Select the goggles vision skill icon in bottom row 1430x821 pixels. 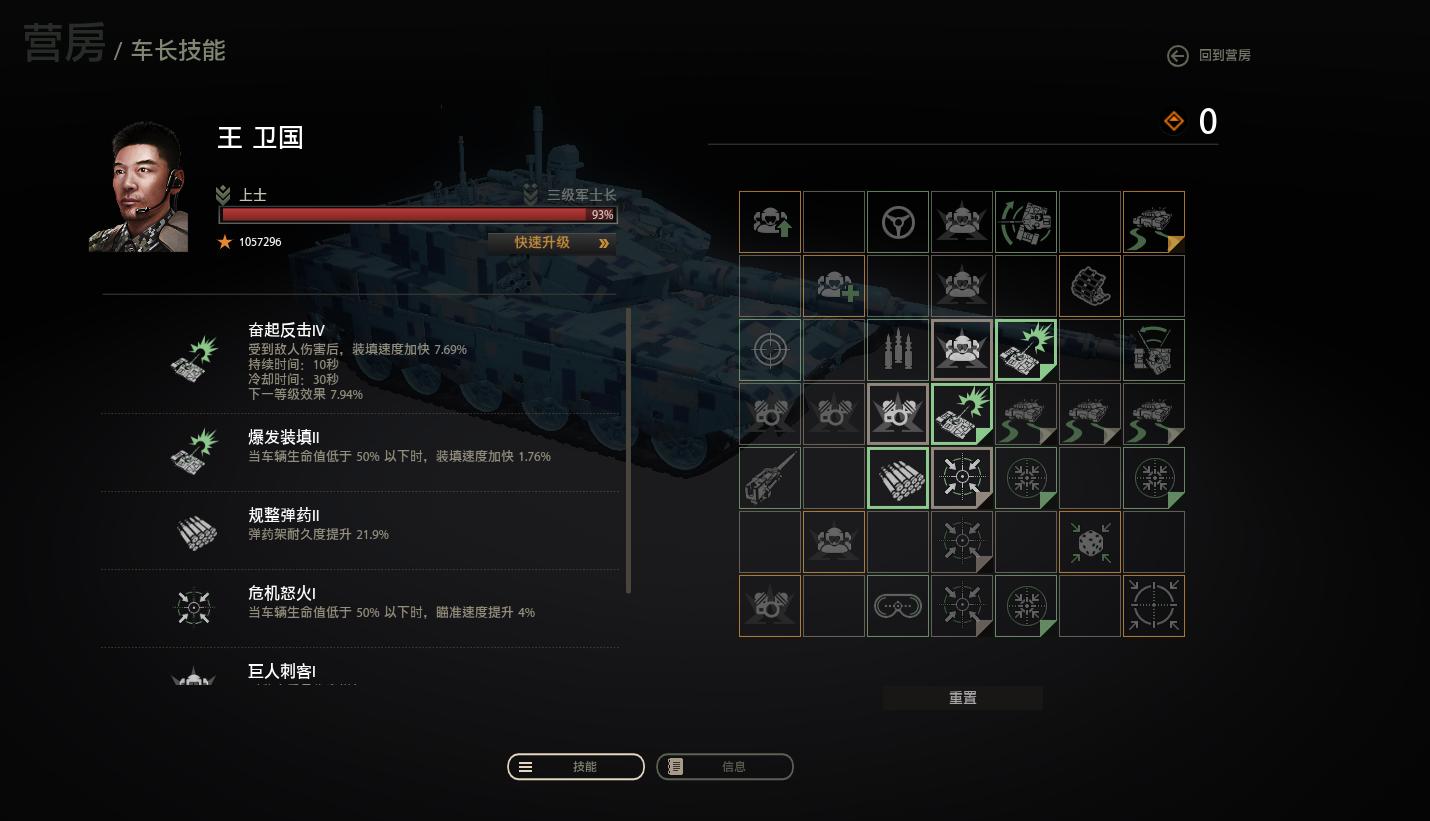click(897, 605)
